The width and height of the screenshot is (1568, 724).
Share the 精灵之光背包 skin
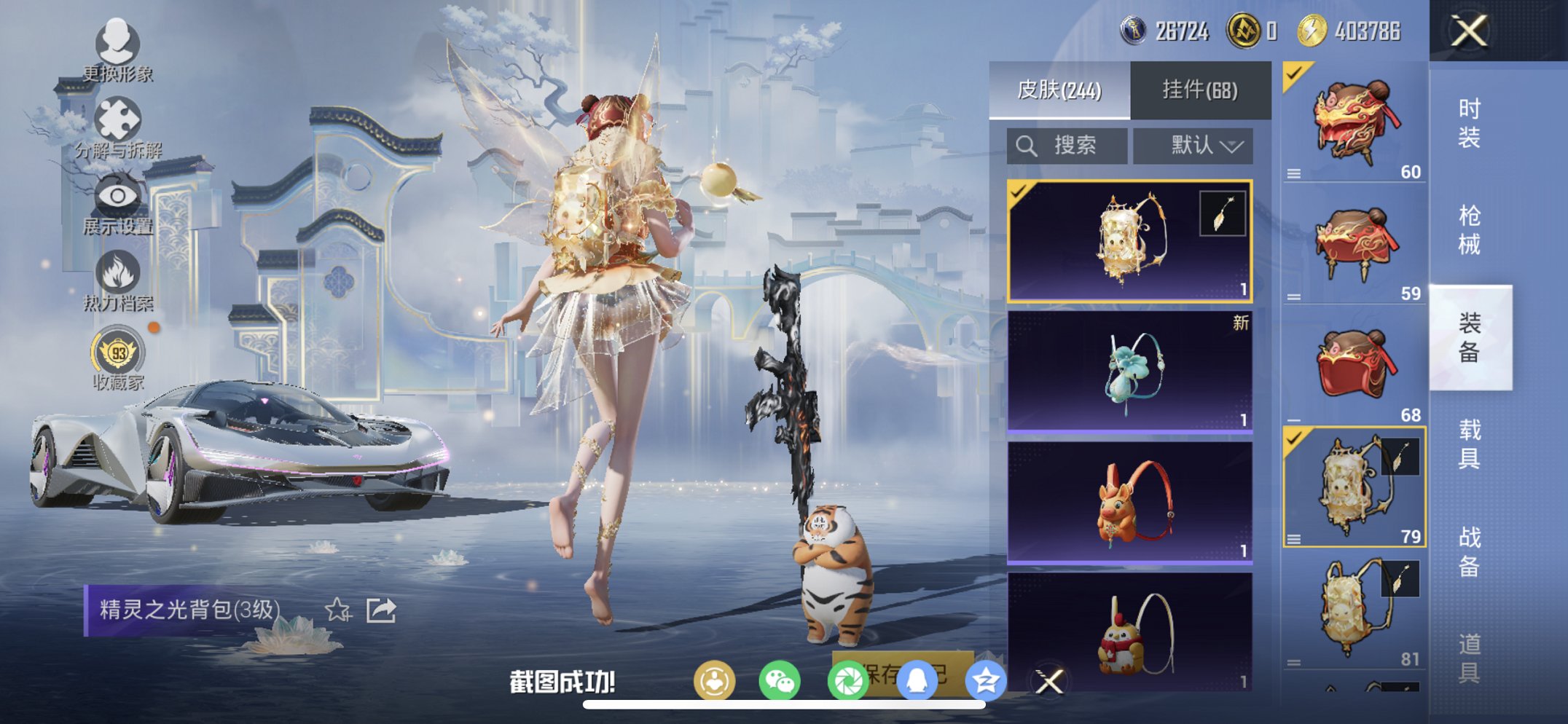pyautogui.click(x=381, y=610)
